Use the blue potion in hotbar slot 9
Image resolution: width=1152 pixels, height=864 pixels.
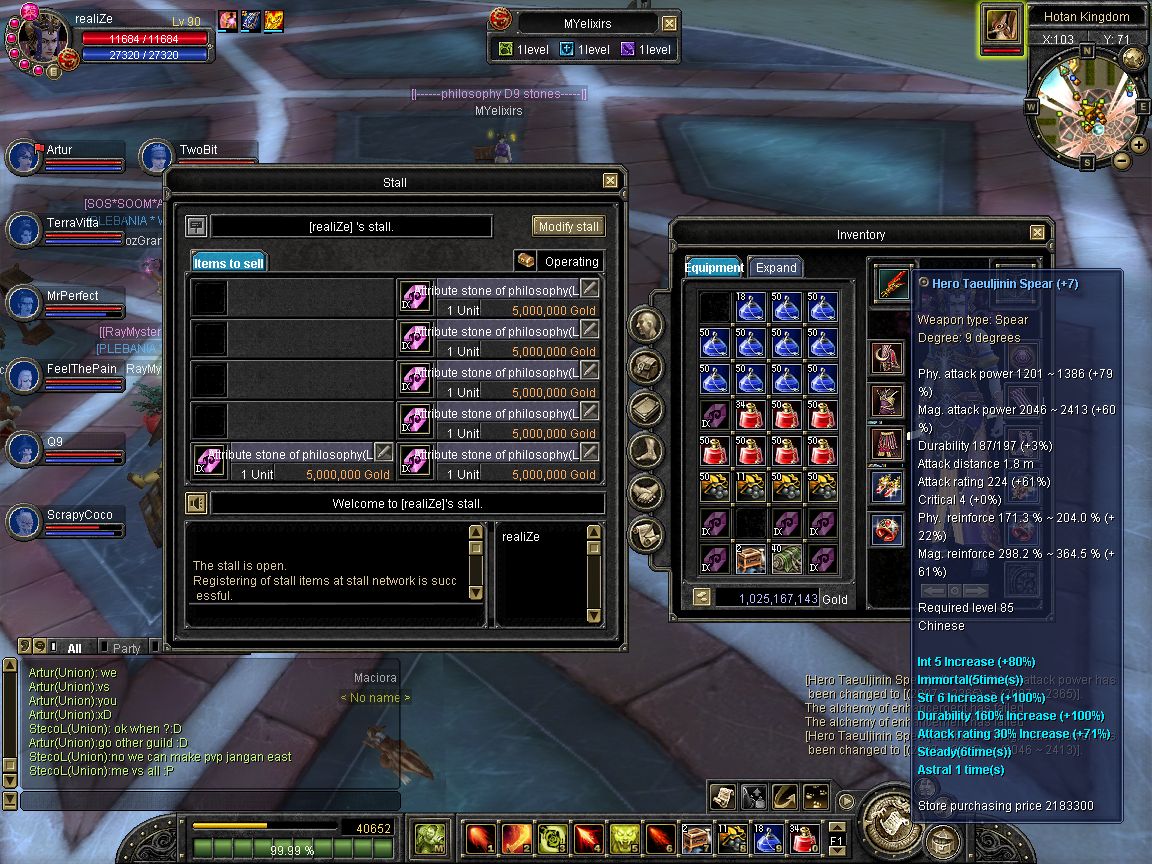pyautogui.click(x=768, y=835)
